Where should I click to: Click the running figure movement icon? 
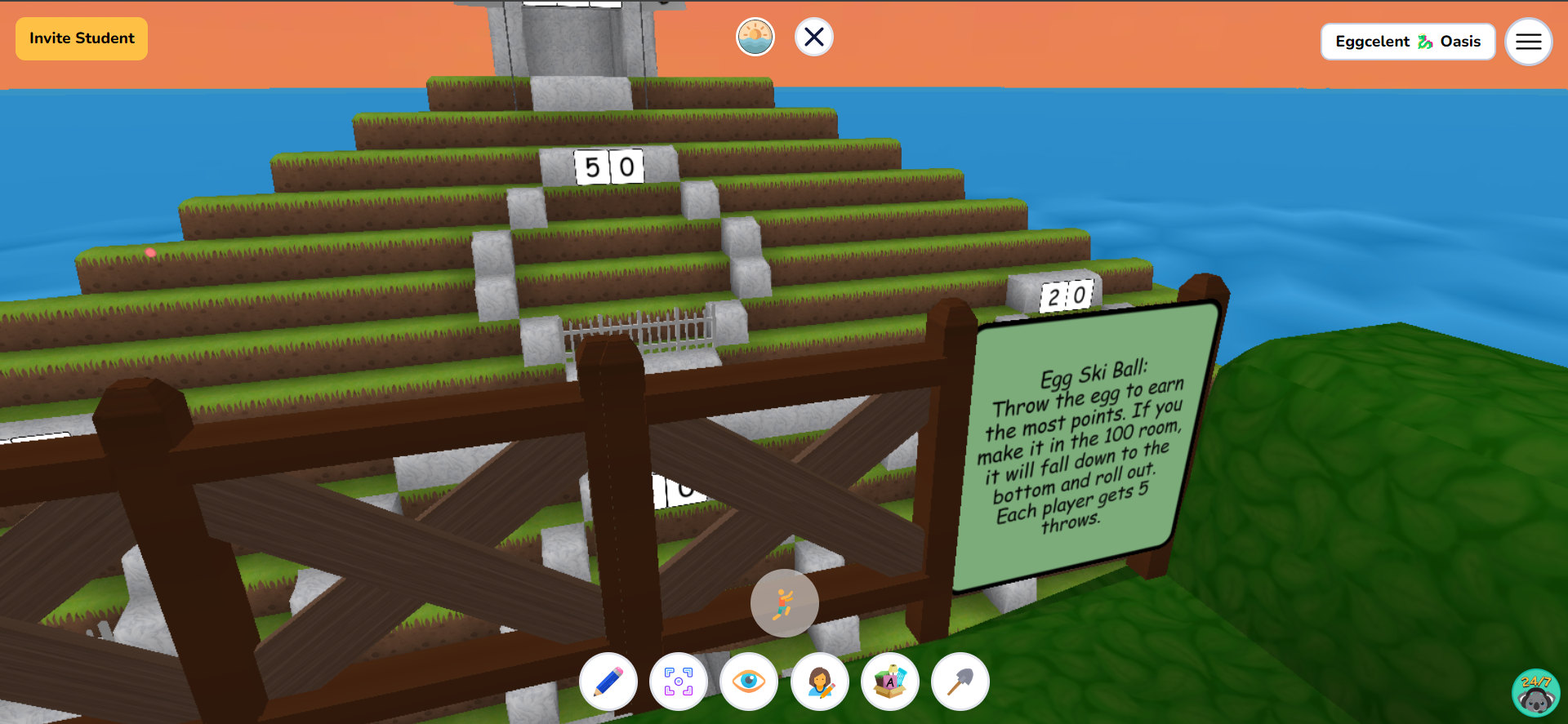click(783, 602)
